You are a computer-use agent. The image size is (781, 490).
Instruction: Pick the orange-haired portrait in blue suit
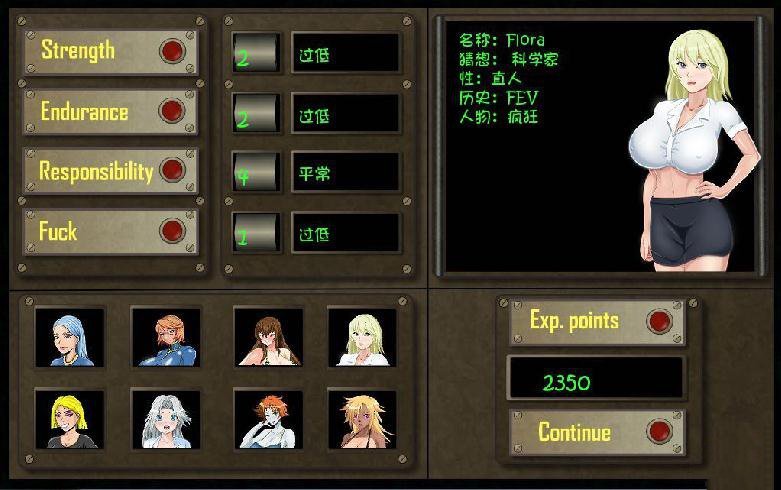(166, 337)
